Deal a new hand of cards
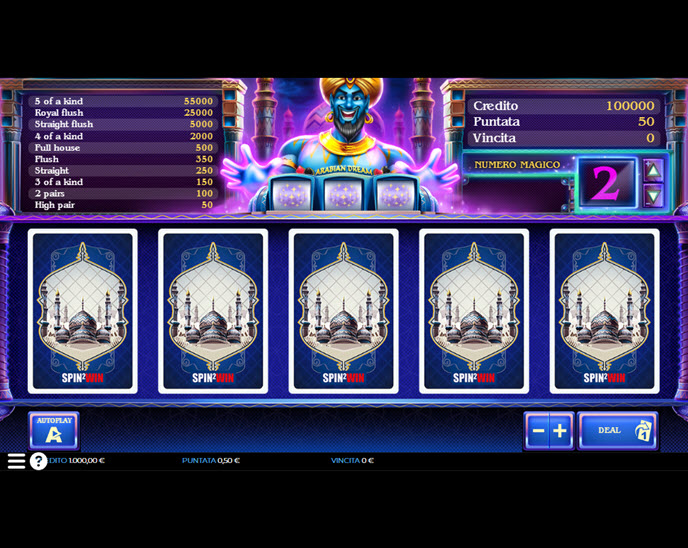The image size is (688, 548). pyautogui.click(x=617, y=431)
